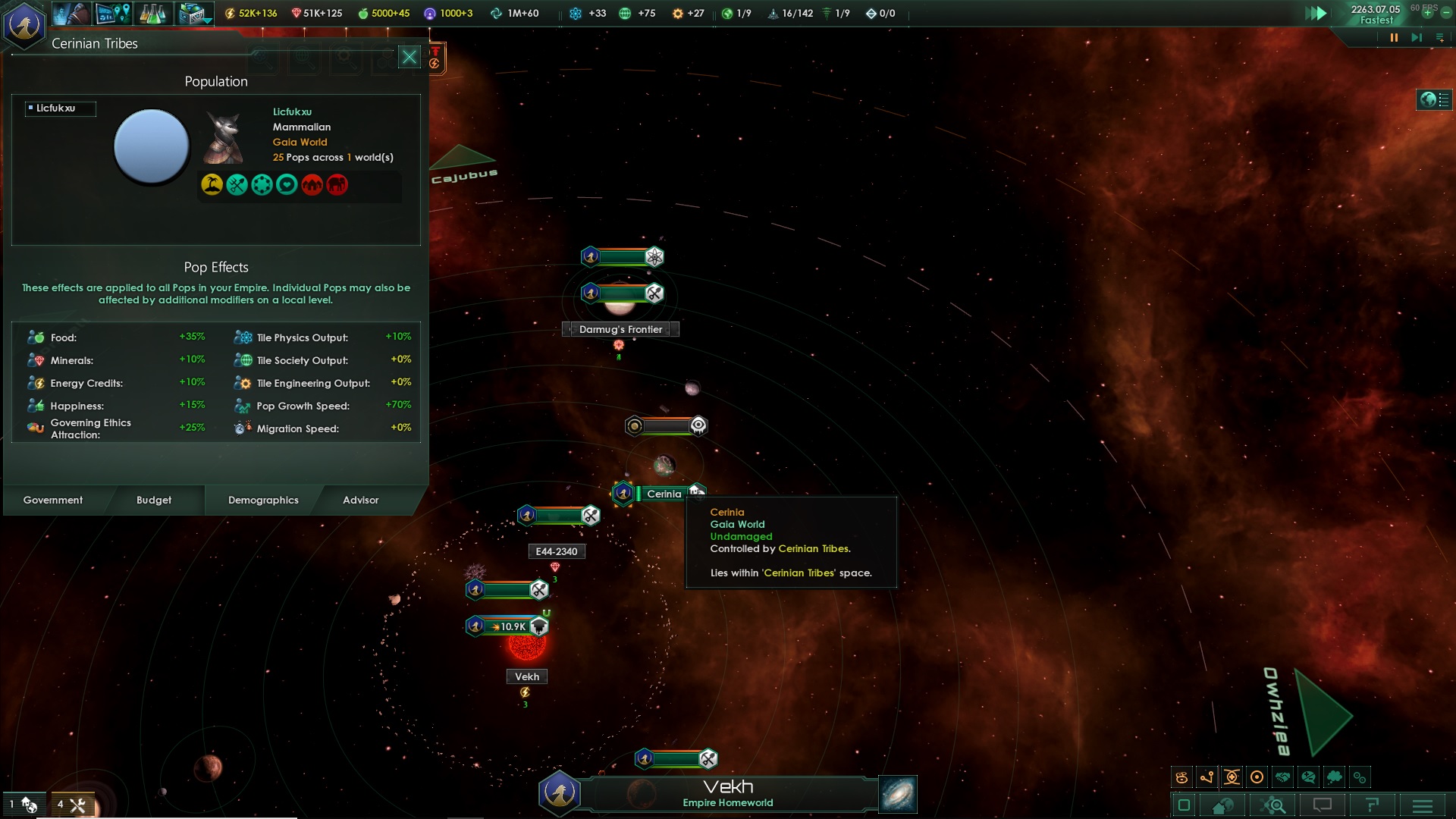The image size is (1456, 819).
Task: Open the research flasks menu
Action: [152, 13]
